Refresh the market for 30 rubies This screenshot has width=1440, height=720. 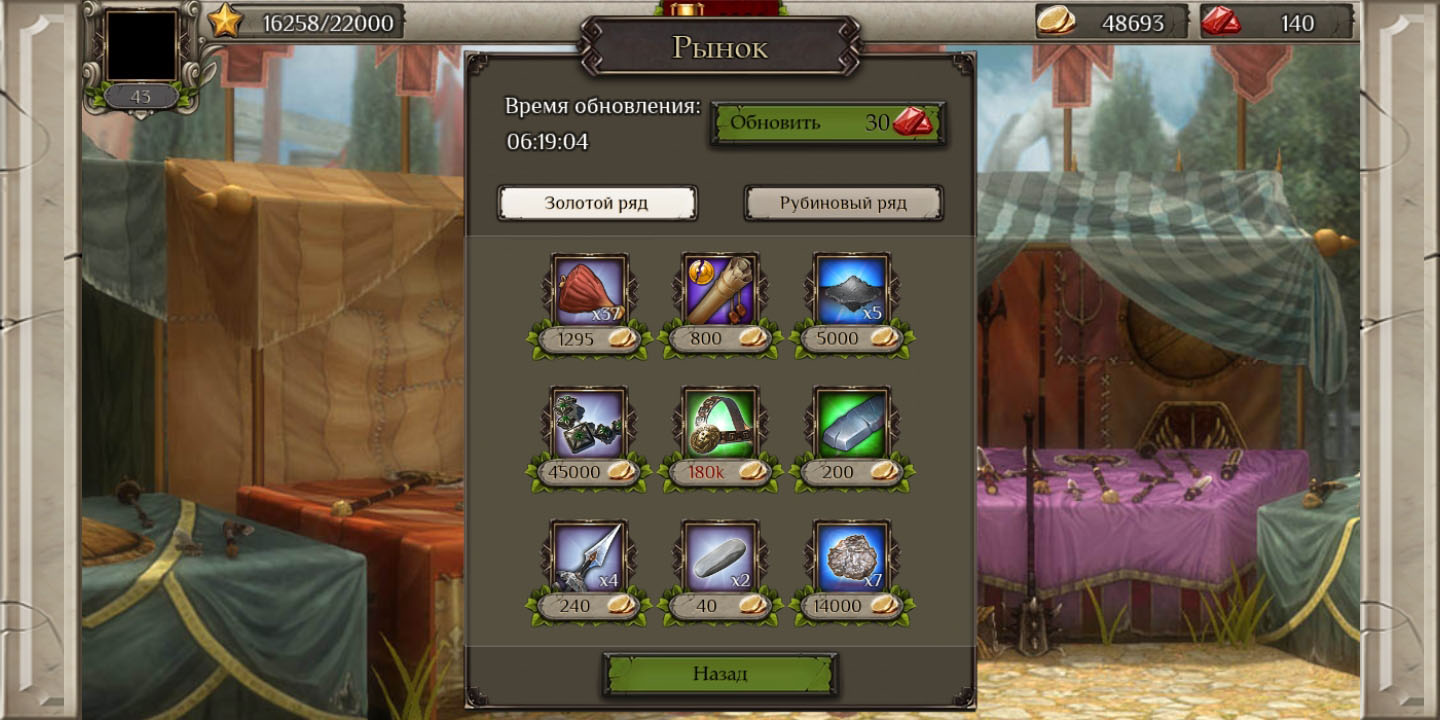click(827, 123)
